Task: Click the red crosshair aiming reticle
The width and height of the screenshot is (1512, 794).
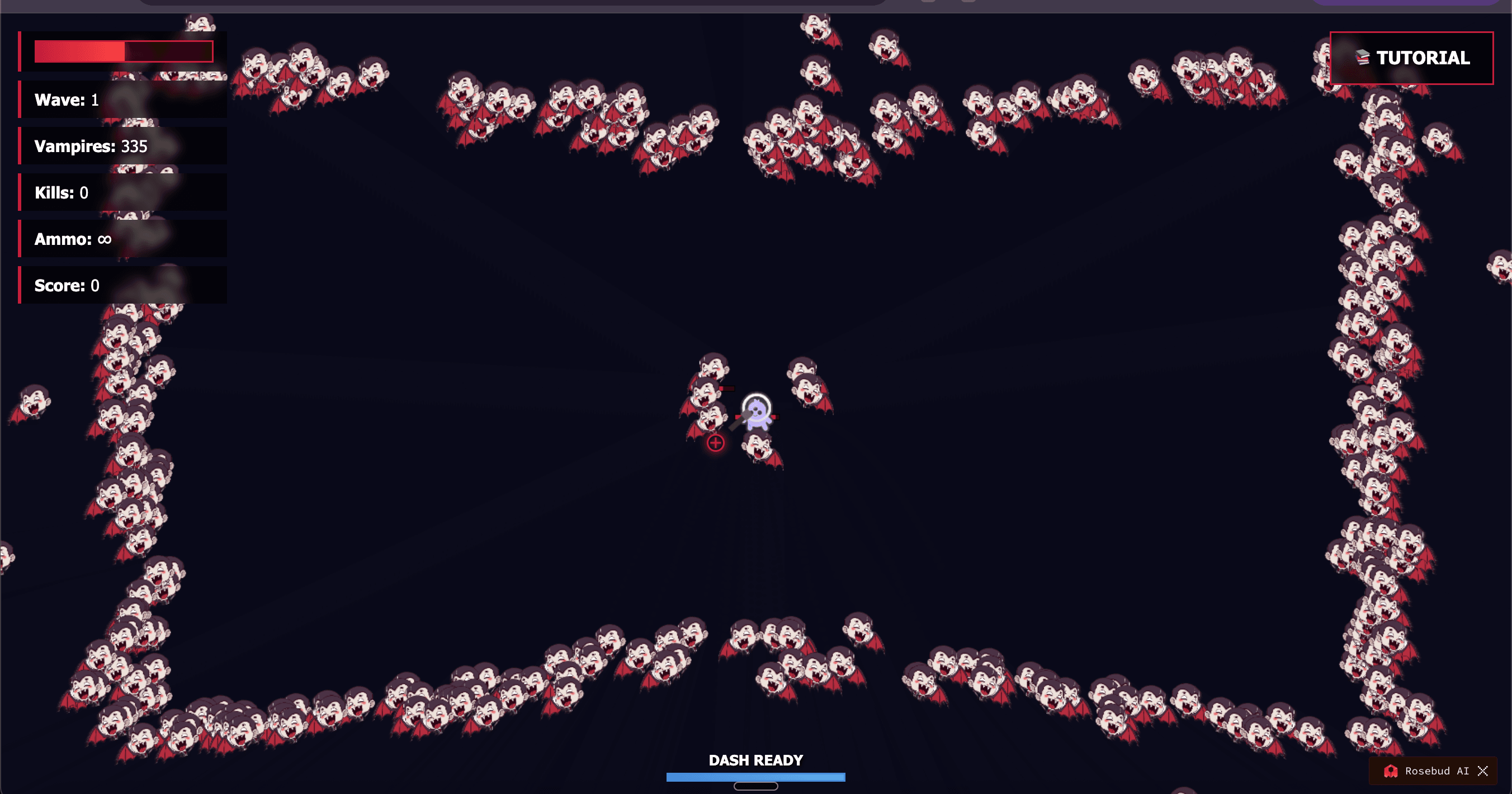Action: 715,443
